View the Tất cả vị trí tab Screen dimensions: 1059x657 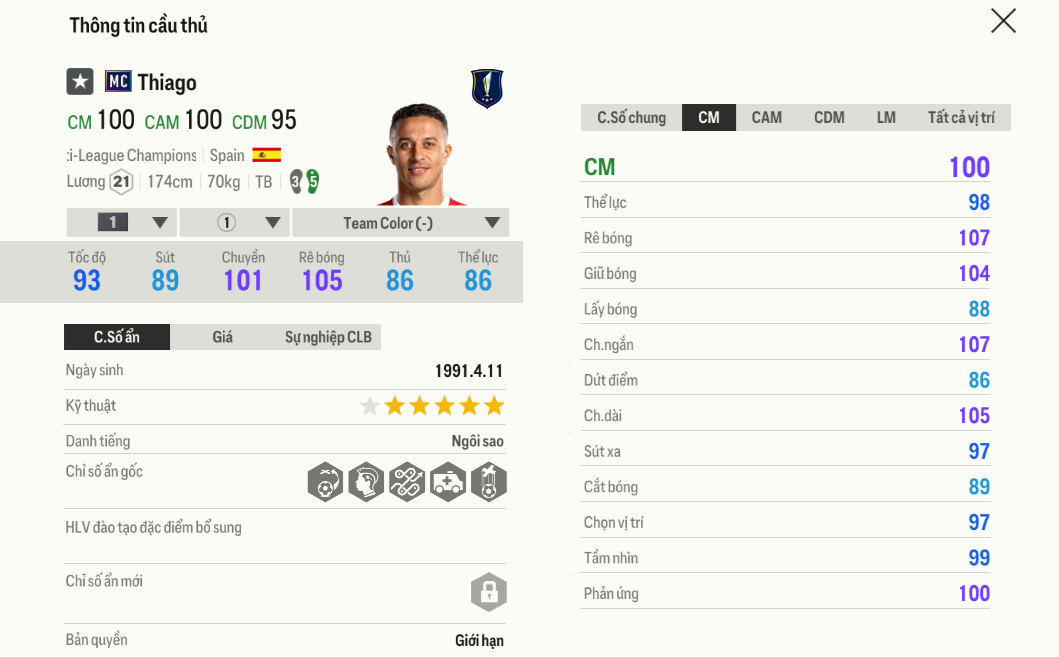[x=960, y=118]
